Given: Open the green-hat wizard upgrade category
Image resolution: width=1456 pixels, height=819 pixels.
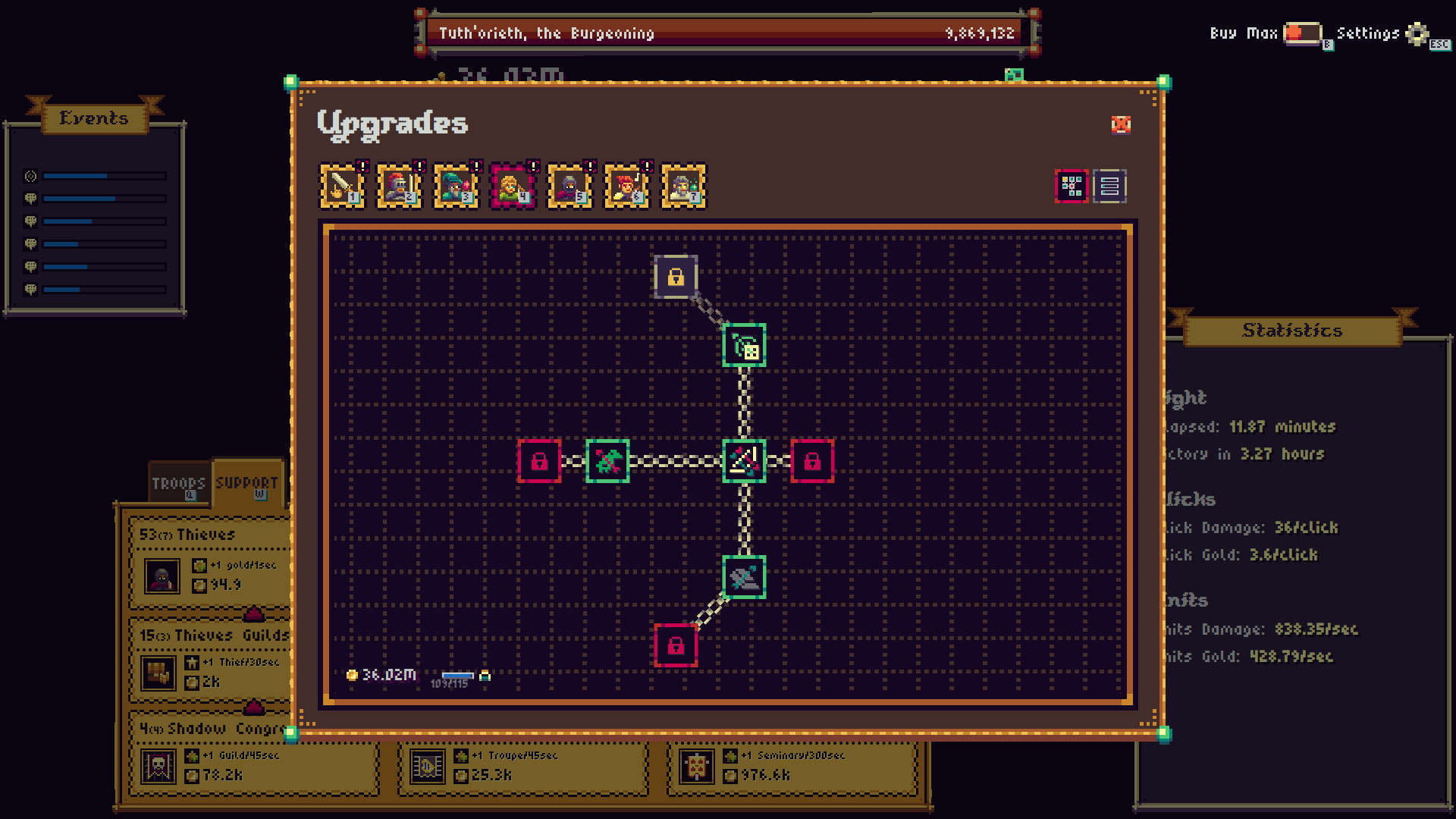Looking at the screenshot, I should tap(456, 187).
